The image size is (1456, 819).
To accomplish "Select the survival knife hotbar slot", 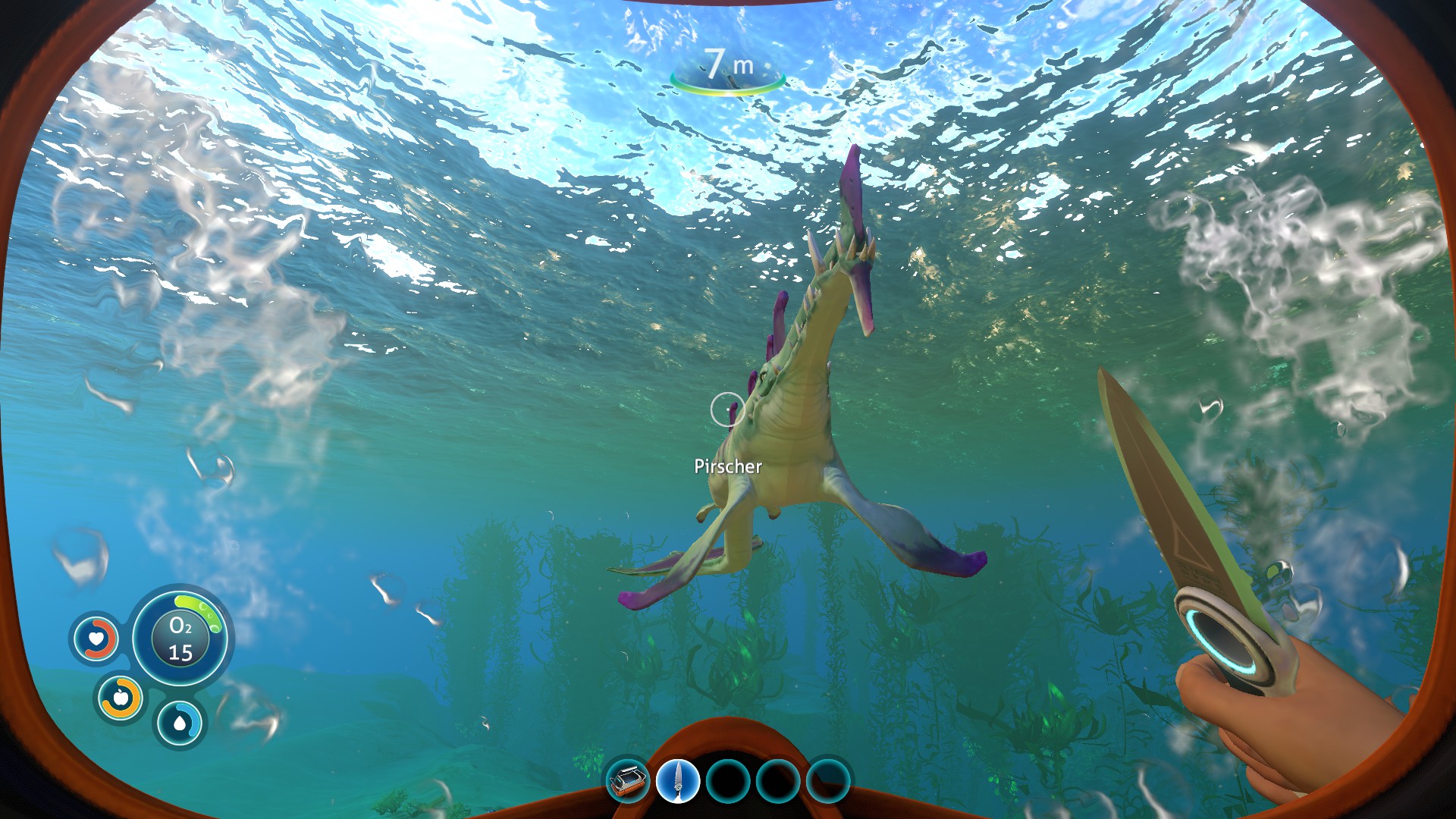I will coord(677,781).
